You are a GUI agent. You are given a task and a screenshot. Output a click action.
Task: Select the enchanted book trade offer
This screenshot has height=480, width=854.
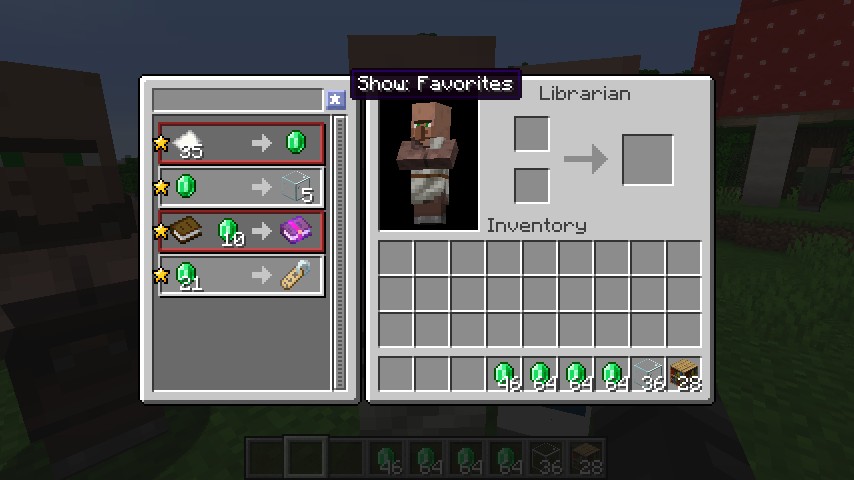pyautogui.click(x=242, y=231)
